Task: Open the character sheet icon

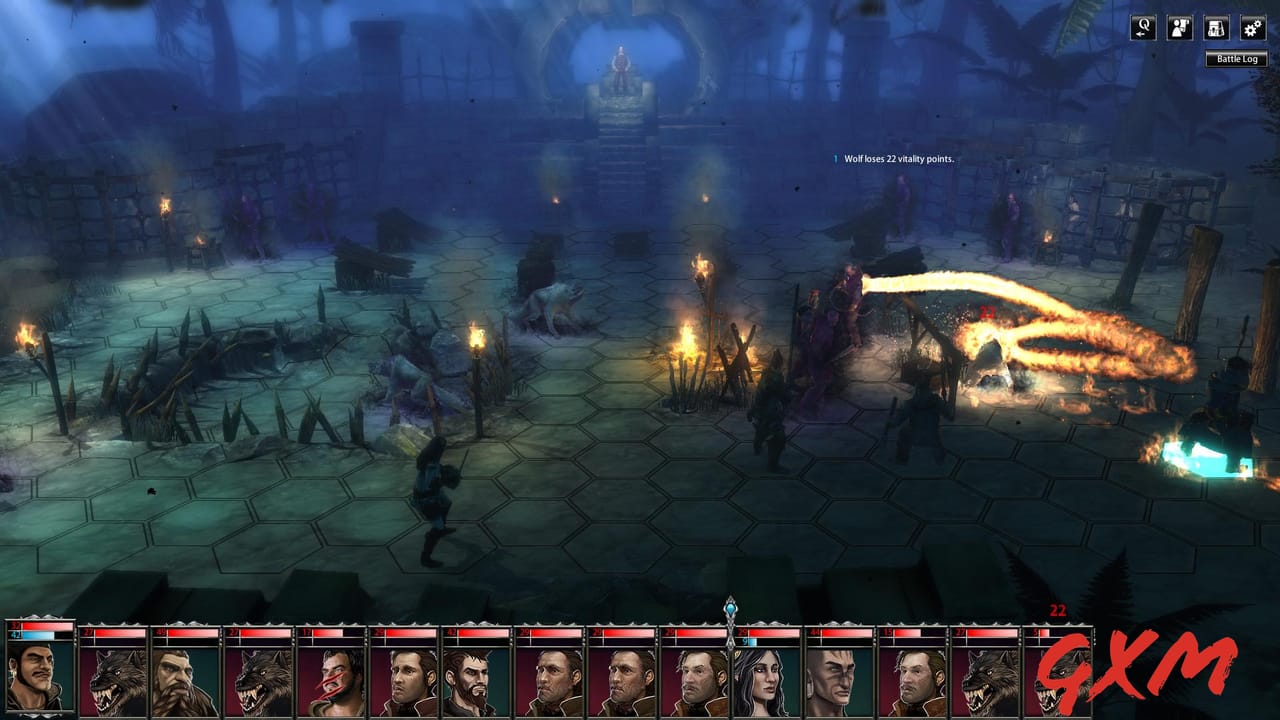Action: point(1178,28)
